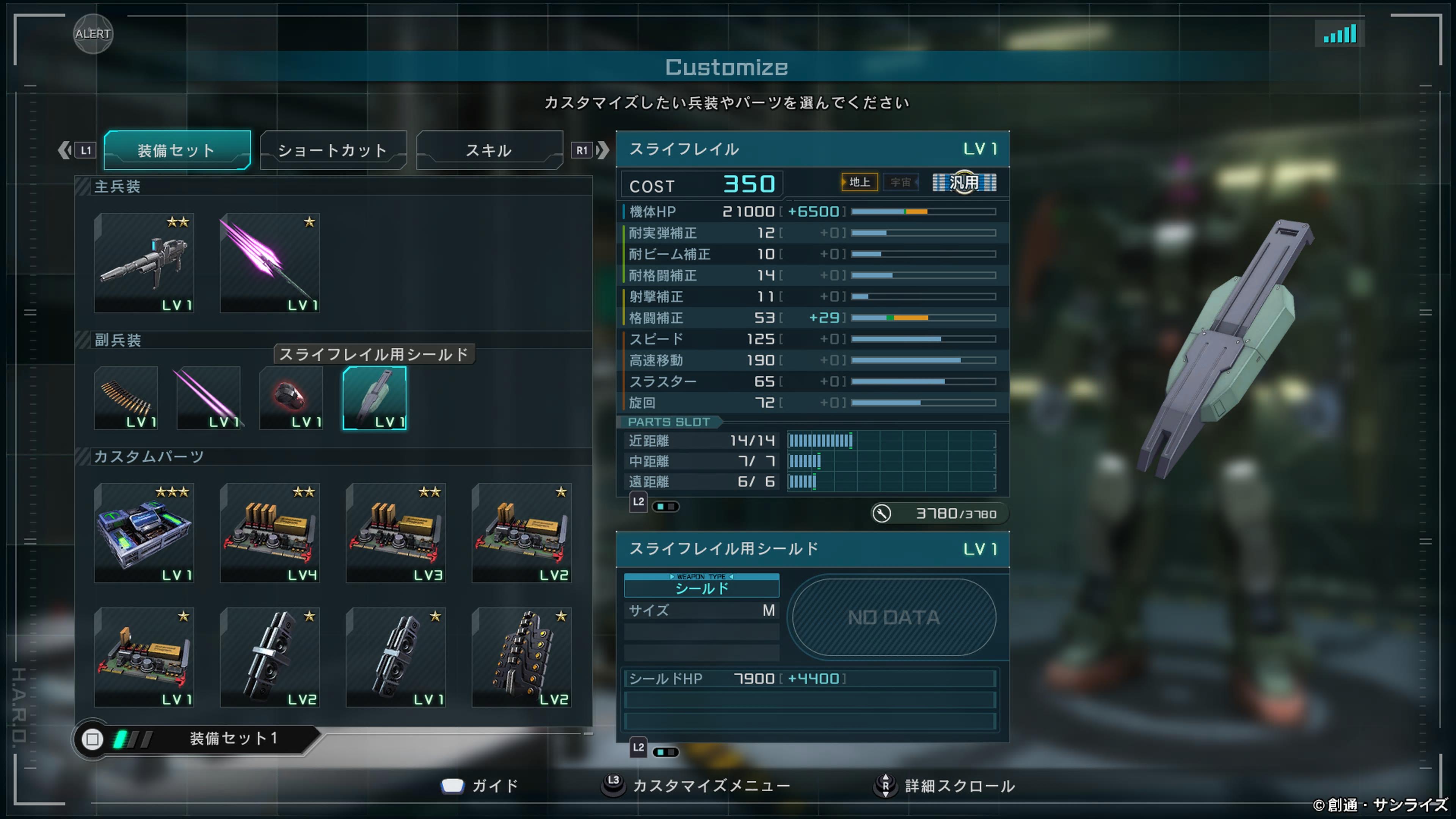Image resolution: width=1456 pixels, height=819 pixels.
Task: Choose the pink beam spear main weapon
Action: 270,263
